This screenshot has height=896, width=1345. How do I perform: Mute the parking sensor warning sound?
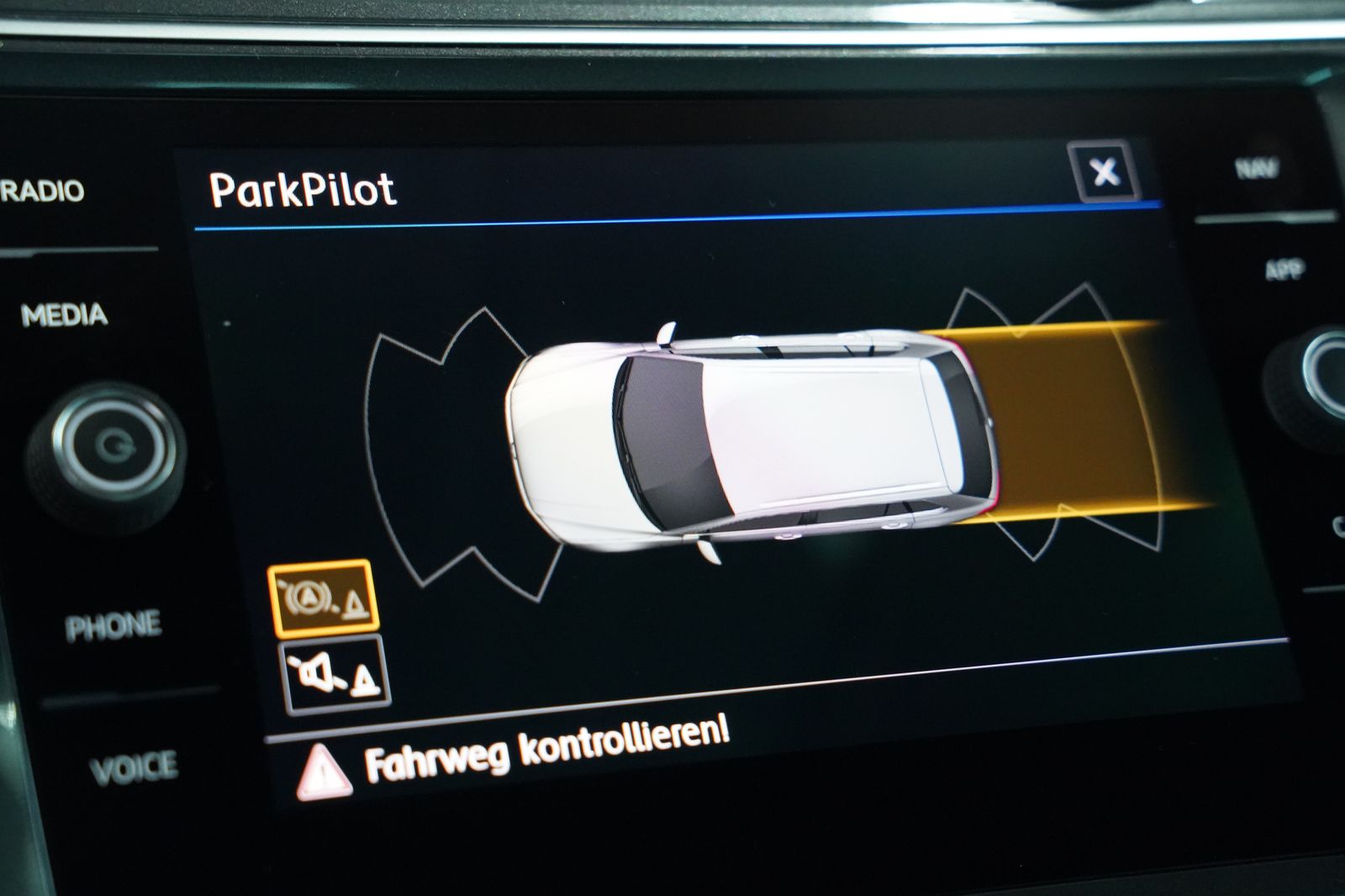[x=334, y=673]
